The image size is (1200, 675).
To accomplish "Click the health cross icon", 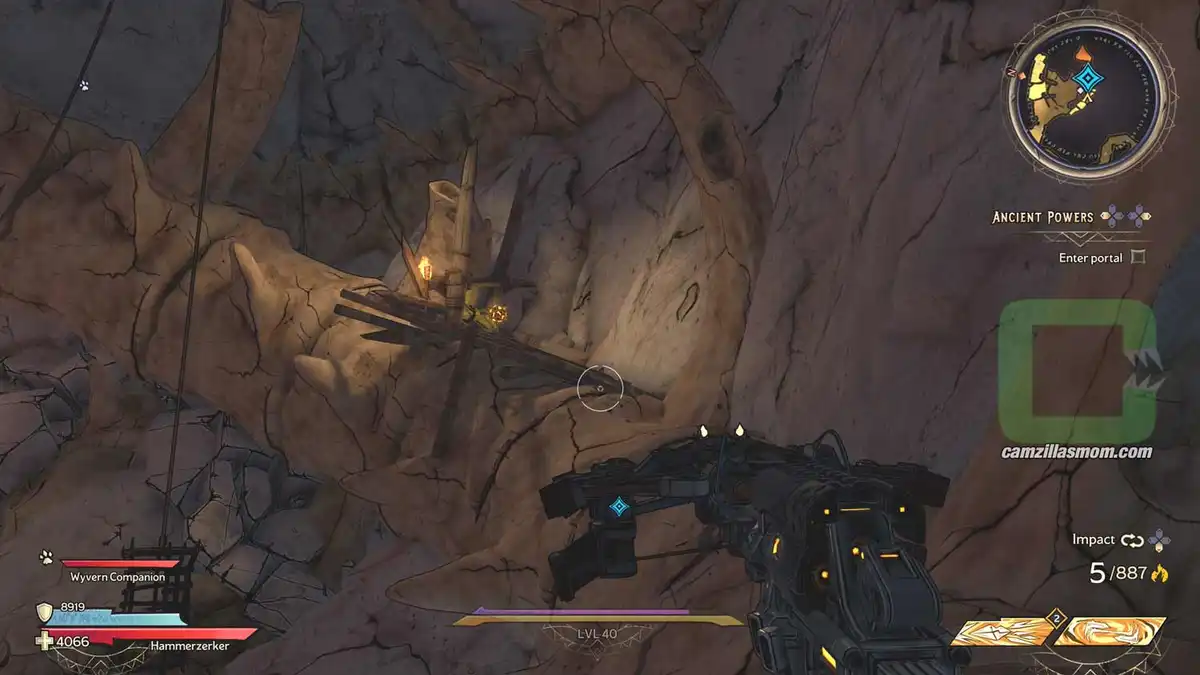I will (44, 642).
